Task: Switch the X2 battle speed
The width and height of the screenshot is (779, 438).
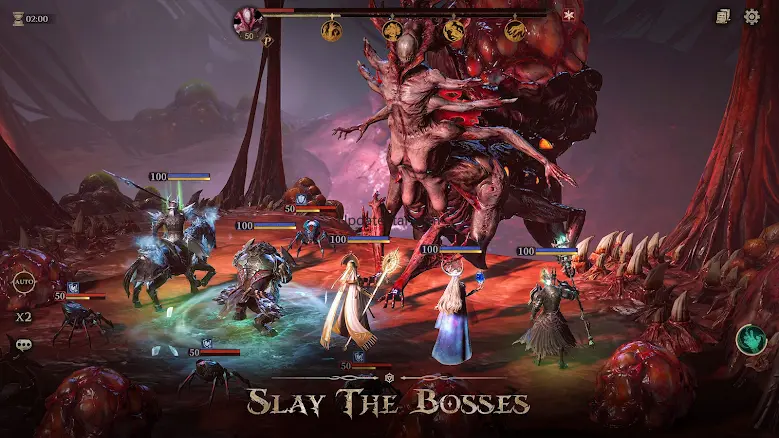Action: point(23,316)
